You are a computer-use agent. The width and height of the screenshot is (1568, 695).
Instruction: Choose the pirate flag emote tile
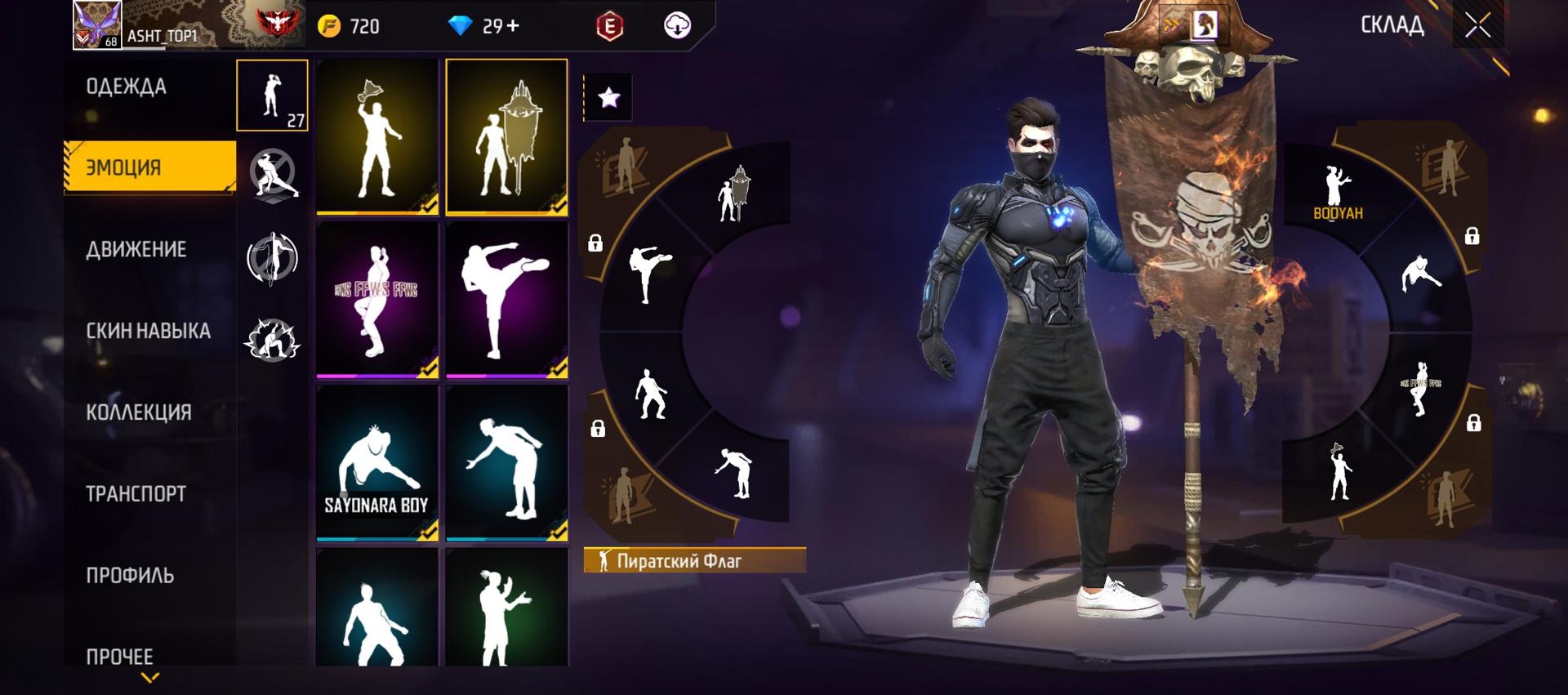pyautogui.click(x=506, y=136)
